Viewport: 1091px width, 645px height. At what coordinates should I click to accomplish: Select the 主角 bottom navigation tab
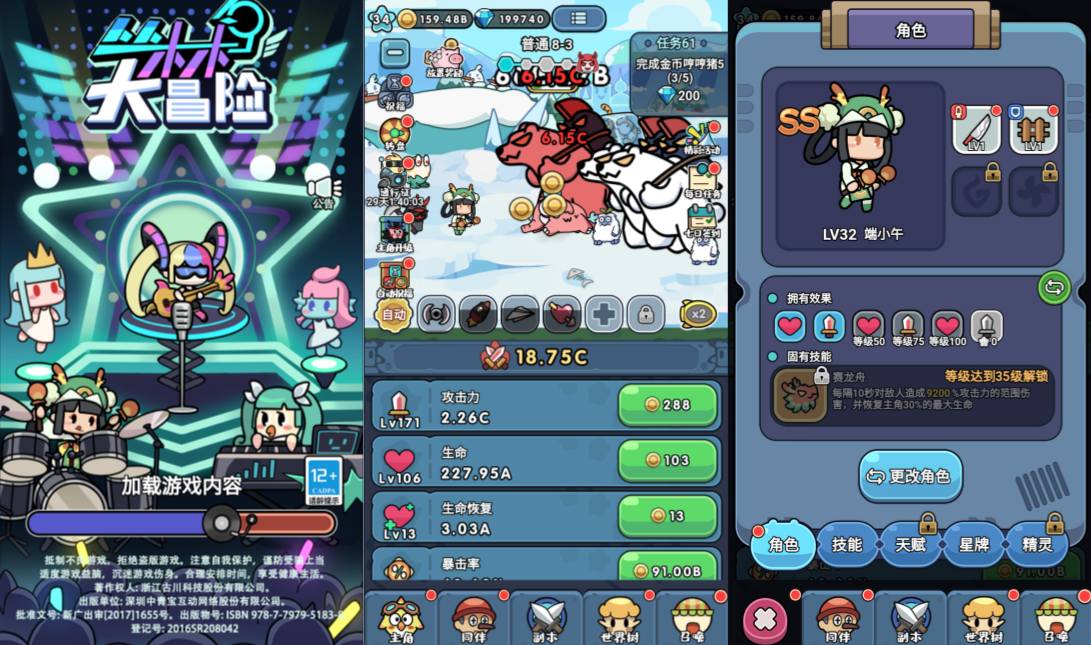[401, 617]
